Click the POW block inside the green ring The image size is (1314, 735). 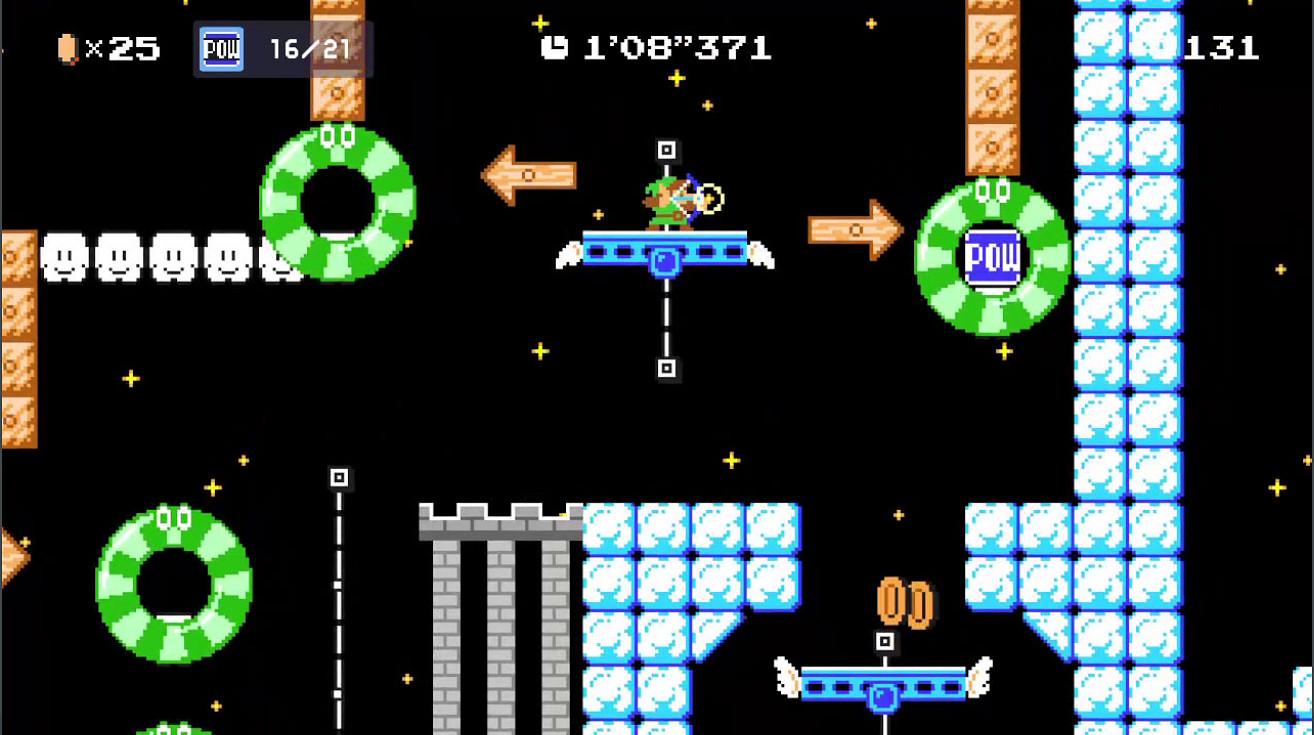(x=990, y=257)
